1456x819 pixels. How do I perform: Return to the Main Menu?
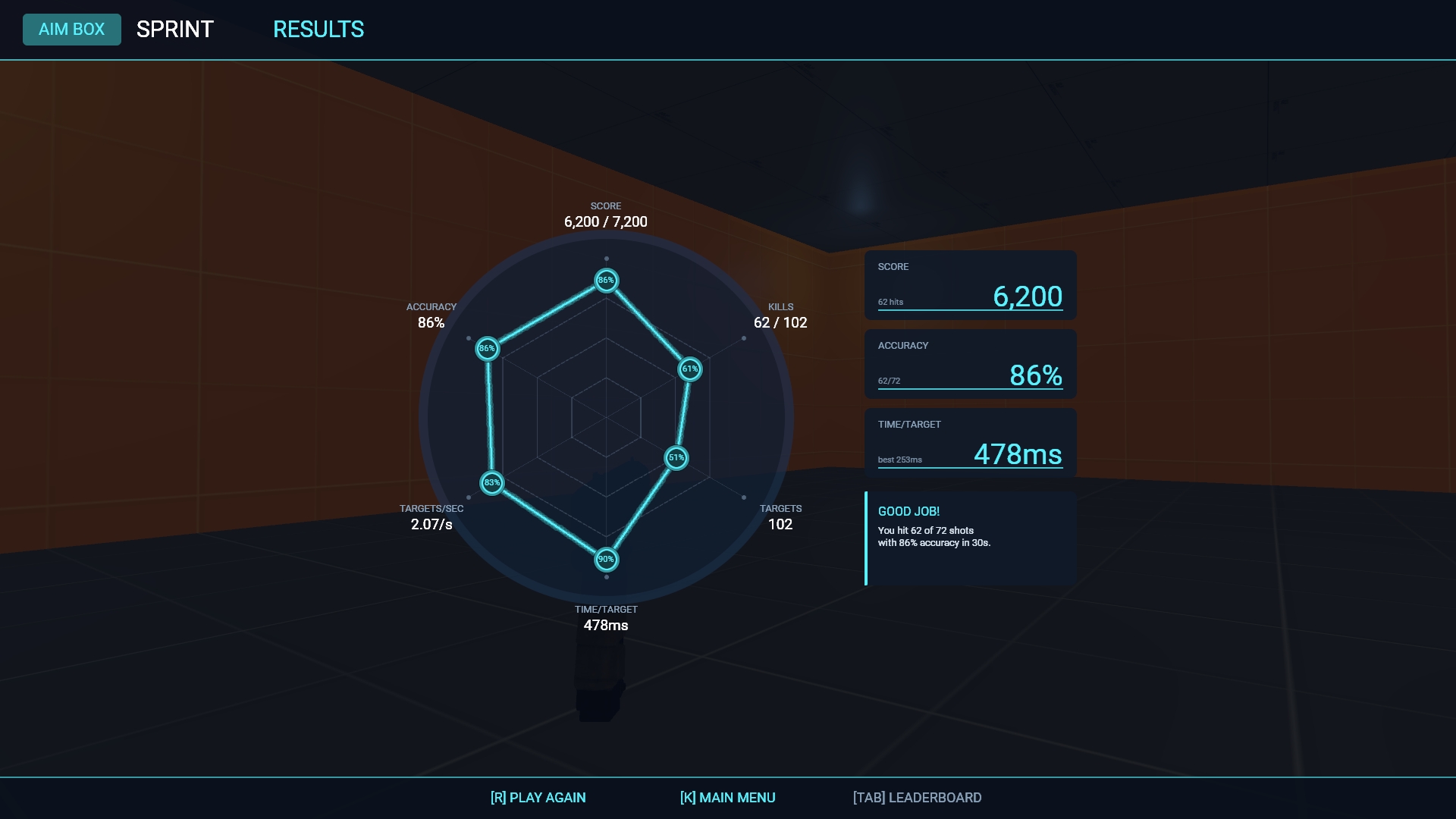click(x=727, y=798)
